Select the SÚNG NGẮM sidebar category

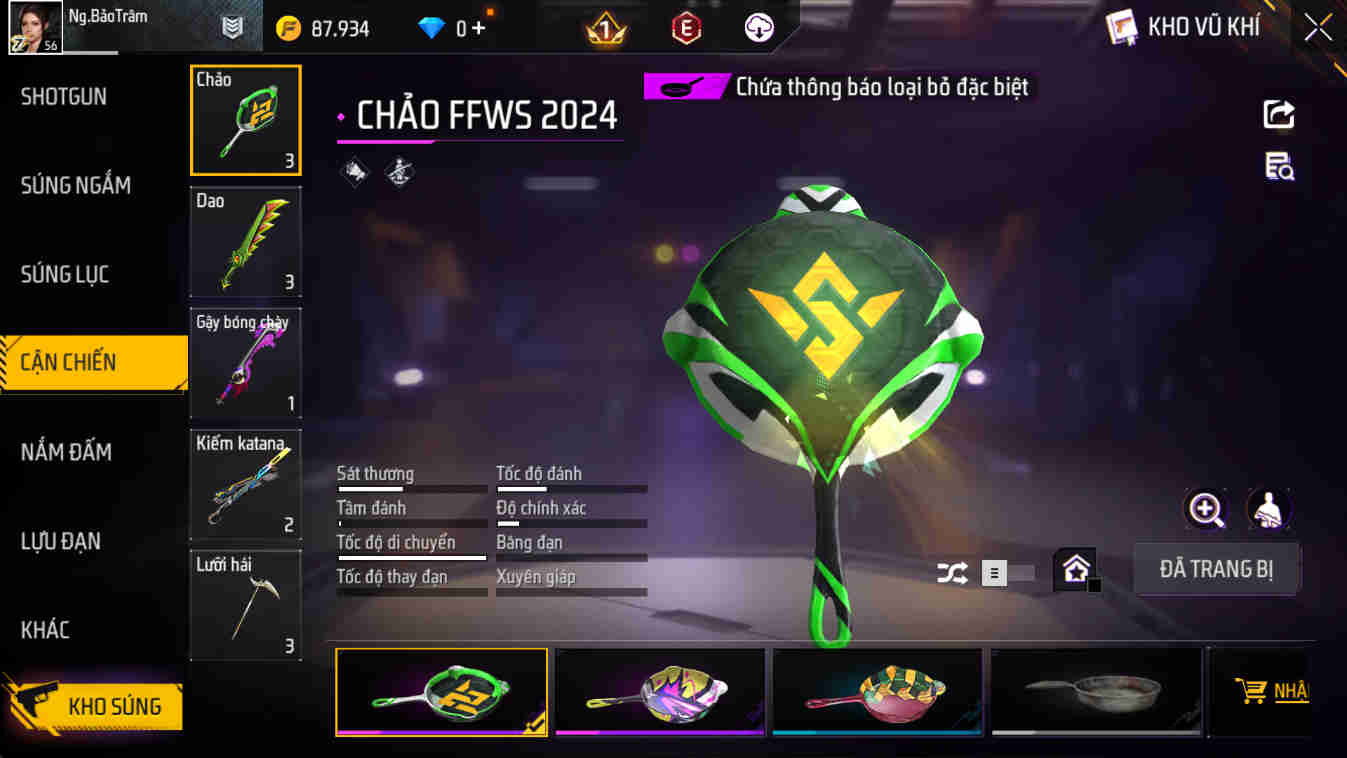[x=76, y=185]
